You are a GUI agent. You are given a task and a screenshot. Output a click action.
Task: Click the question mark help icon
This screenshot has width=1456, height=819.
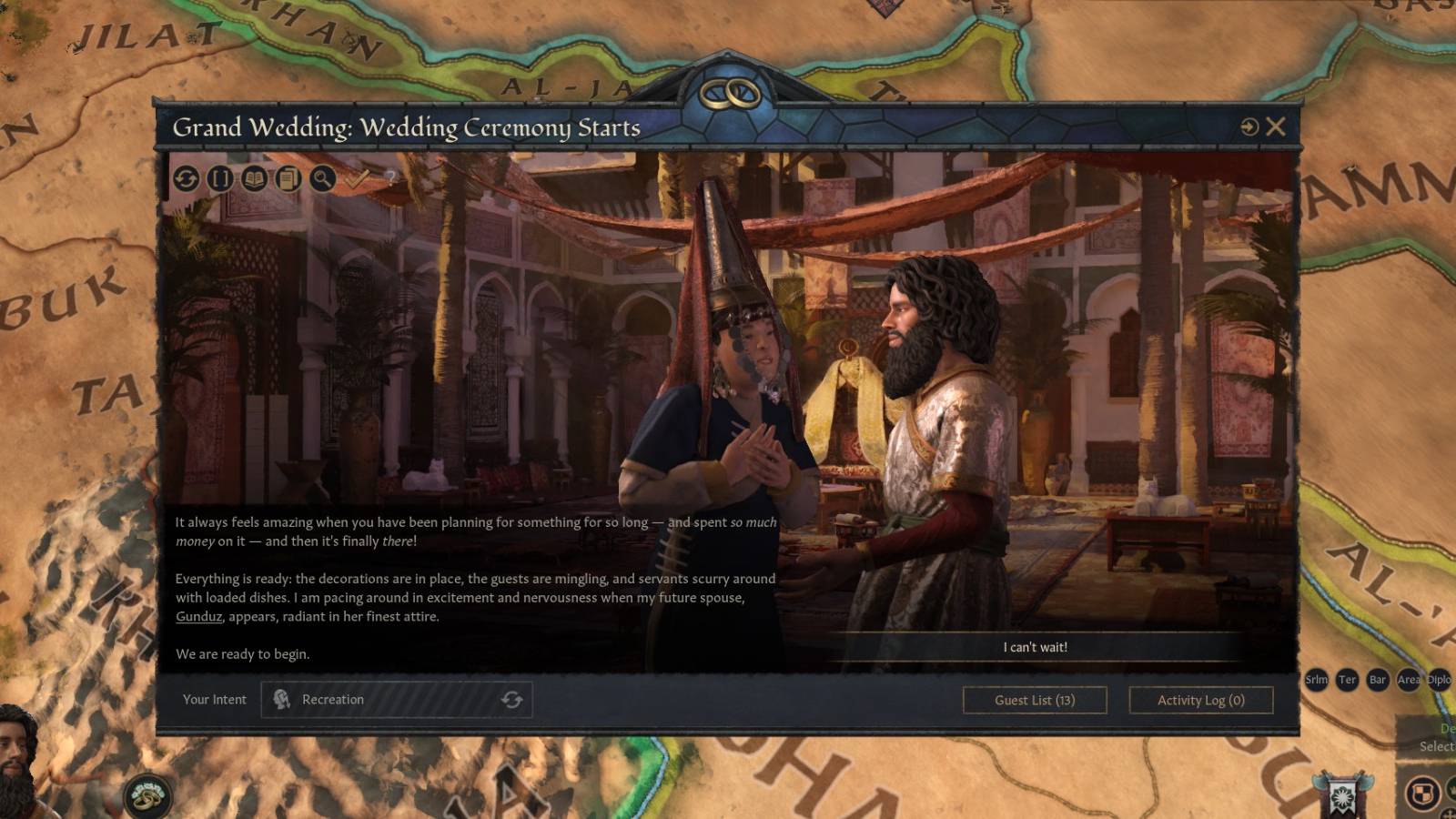pos(391,178)
